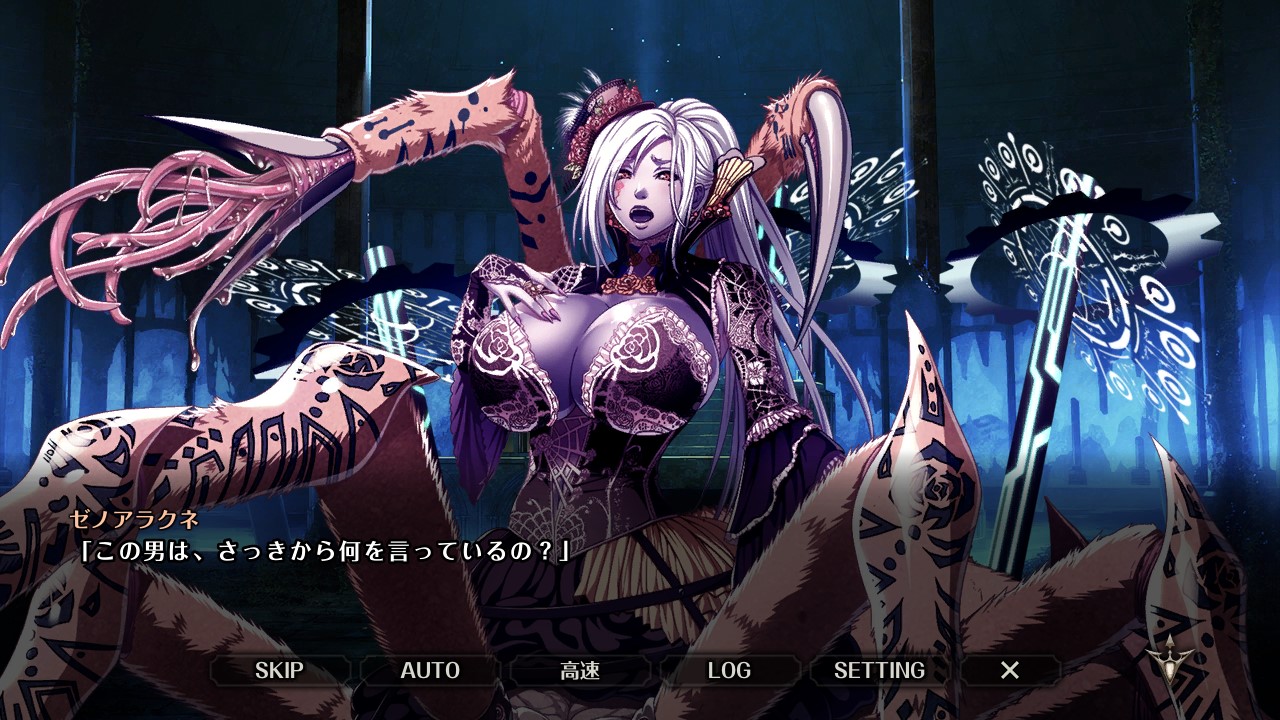Open the dialogue LOG
This screenshot has height=720, width=1280.
point(729,670)
